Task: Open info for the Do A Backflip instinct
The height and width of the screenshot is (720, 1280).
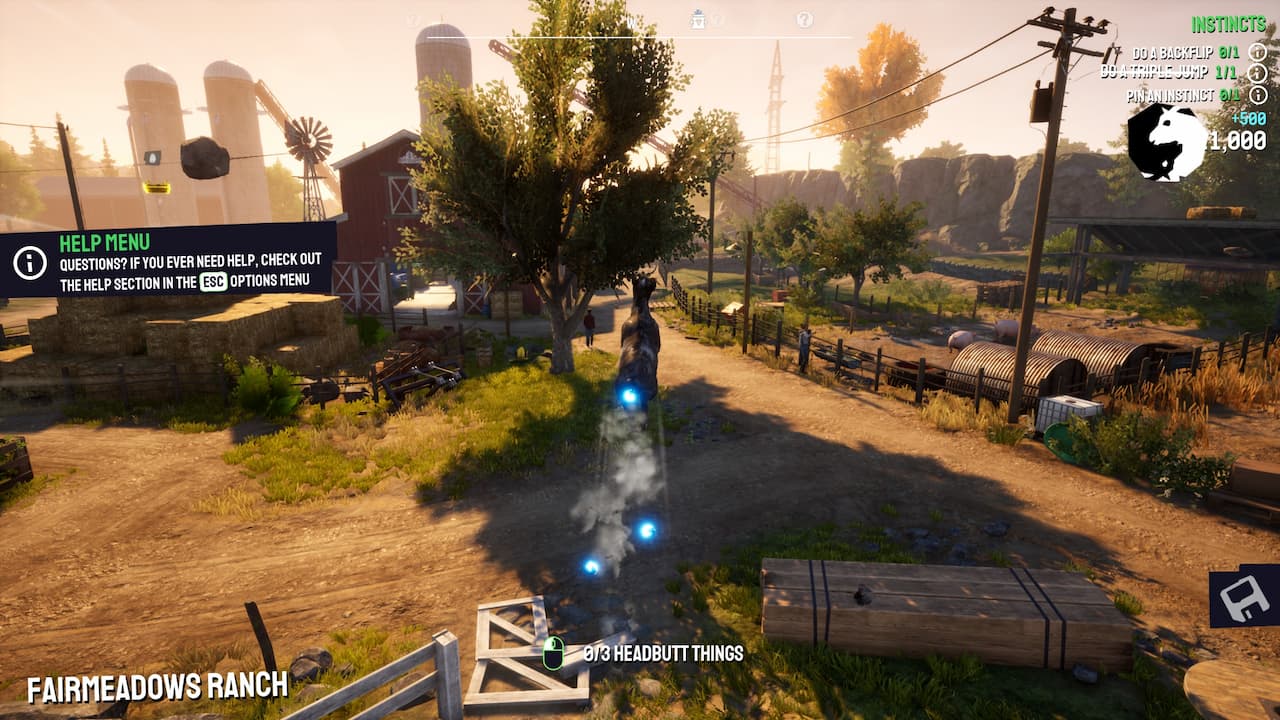Action: coord(1259,53)
